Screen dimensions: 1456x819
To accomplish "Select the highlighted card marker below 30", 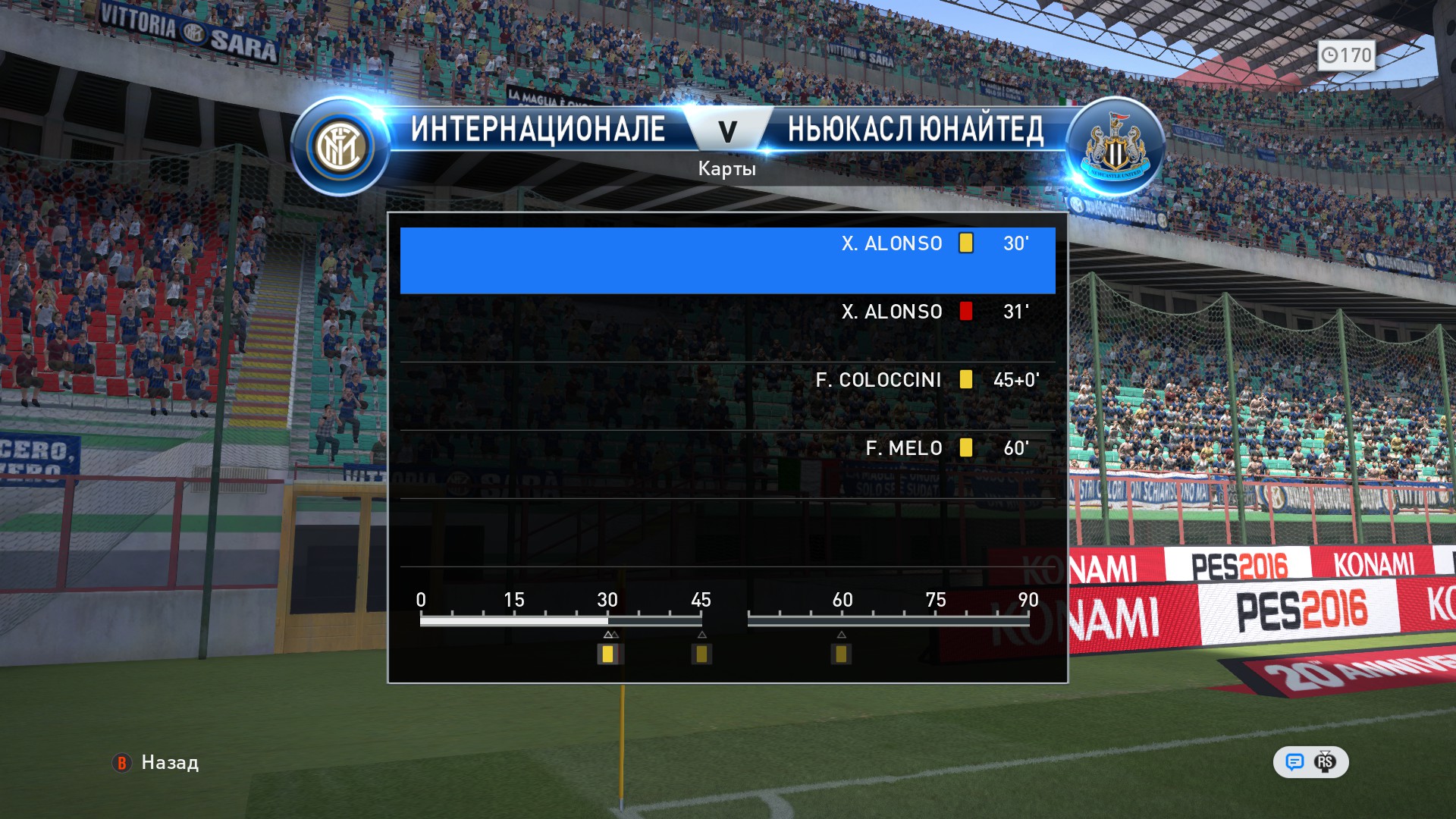I will [608, 654].
